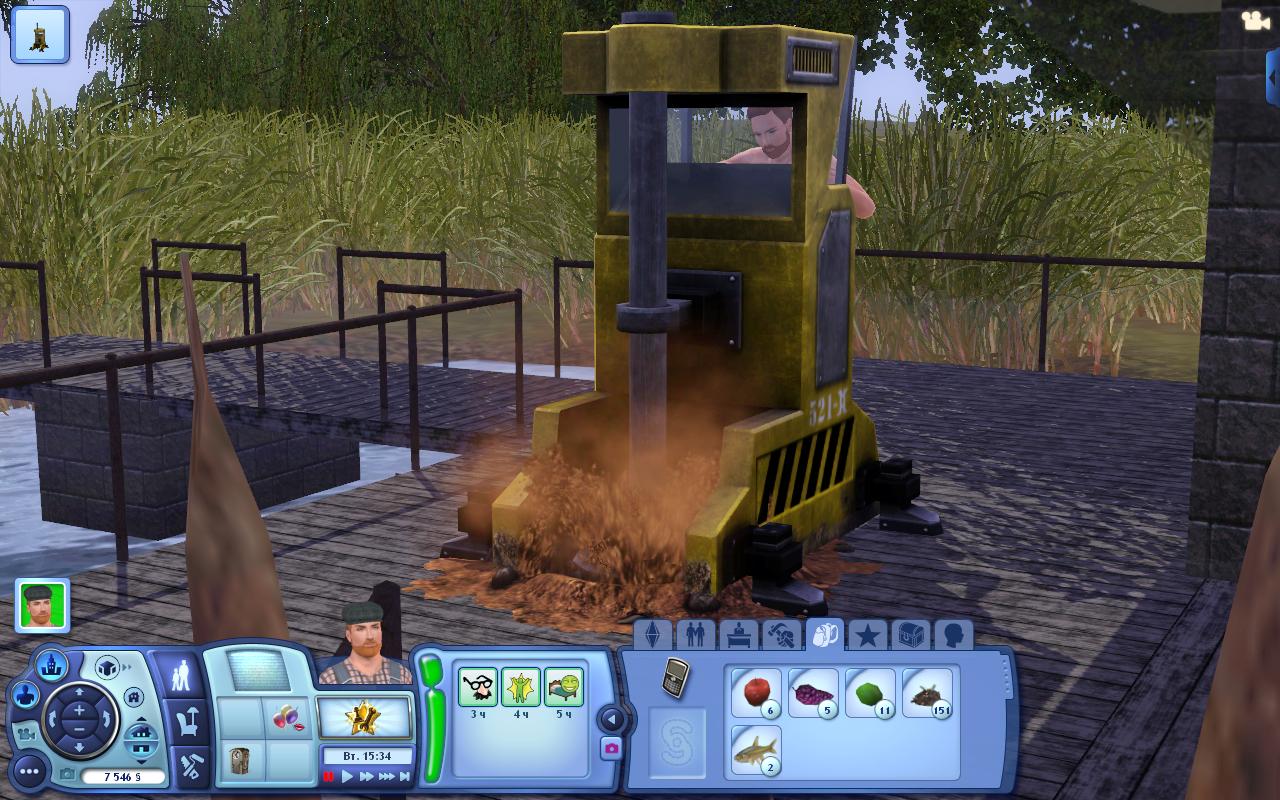Click the queued action icon at top-left
Viewport: 1280px width, 800px height.
pyautogui.click(x=40, y=34)
